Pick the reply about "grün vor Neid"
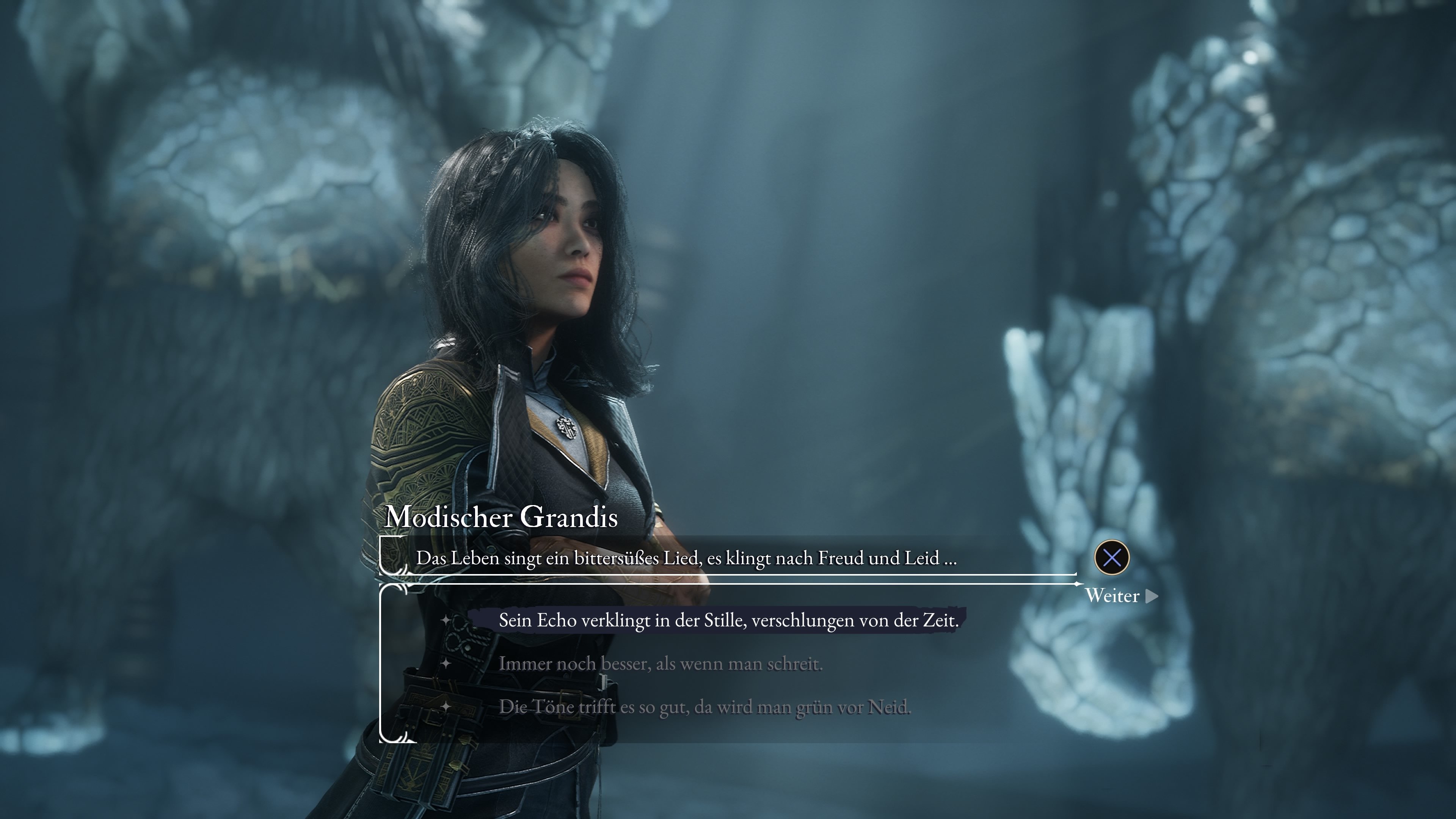The height and width of the screenshot is (819, 1456). (x=704, y=707)
